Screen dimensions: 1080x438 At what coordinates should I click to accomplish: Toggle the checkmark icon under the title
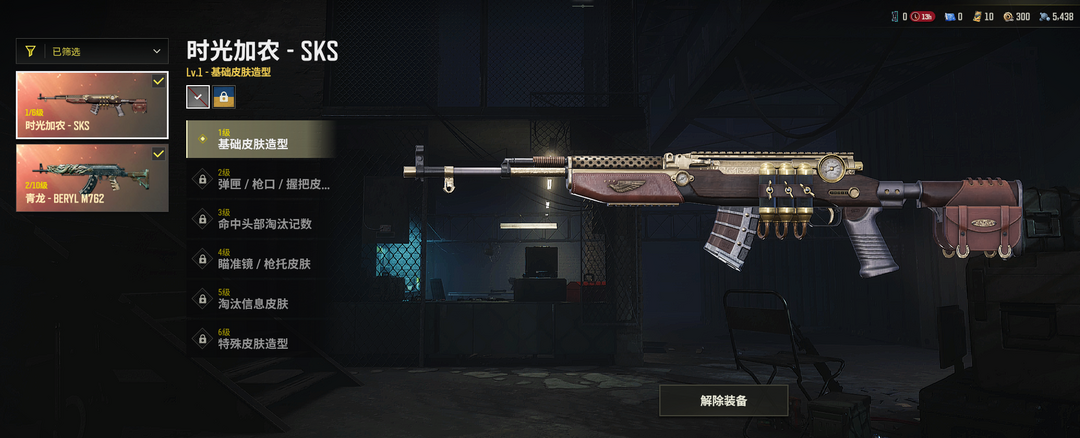pos(198,97)
